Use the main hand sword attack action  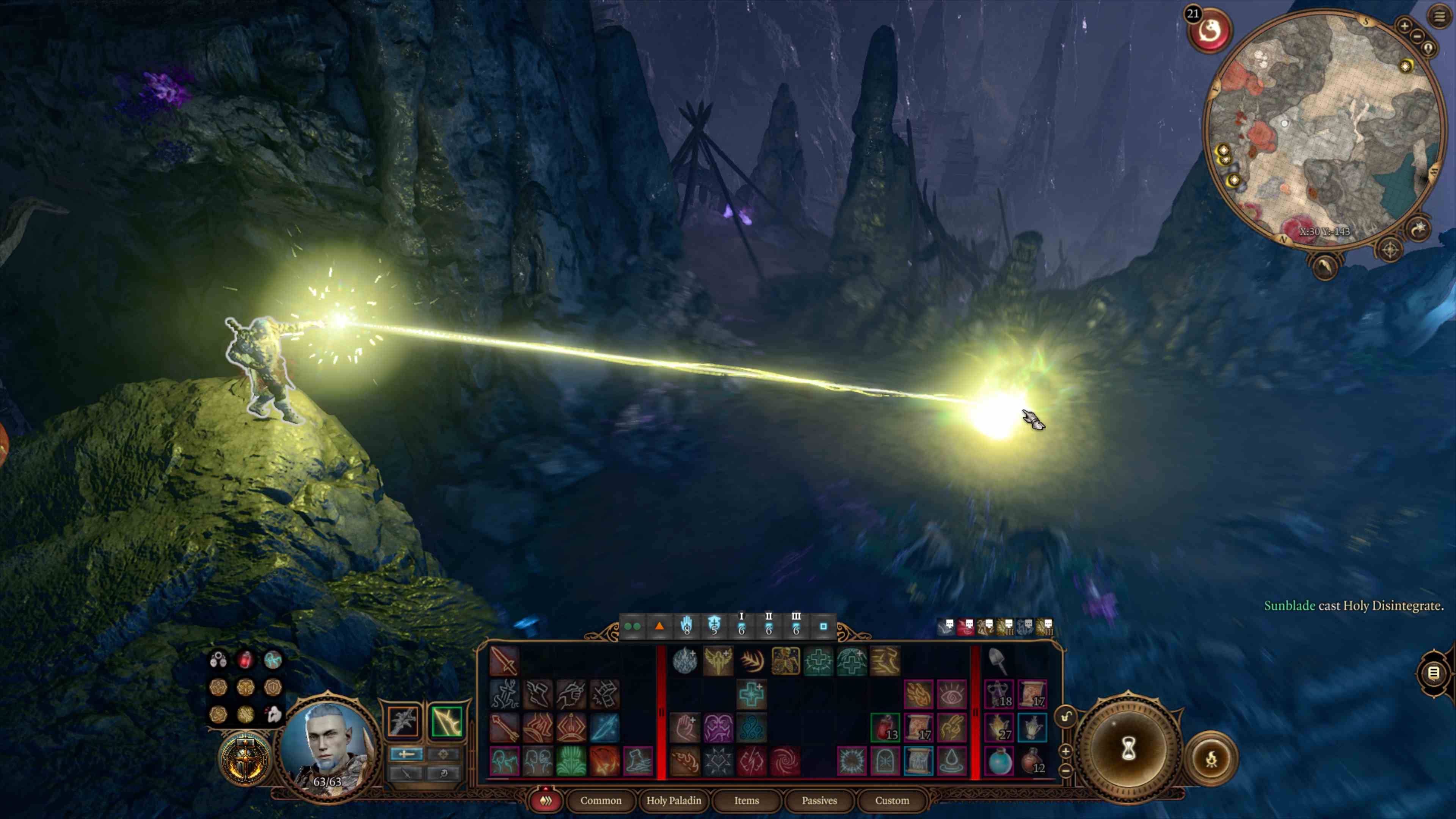[x=504, y=661]
